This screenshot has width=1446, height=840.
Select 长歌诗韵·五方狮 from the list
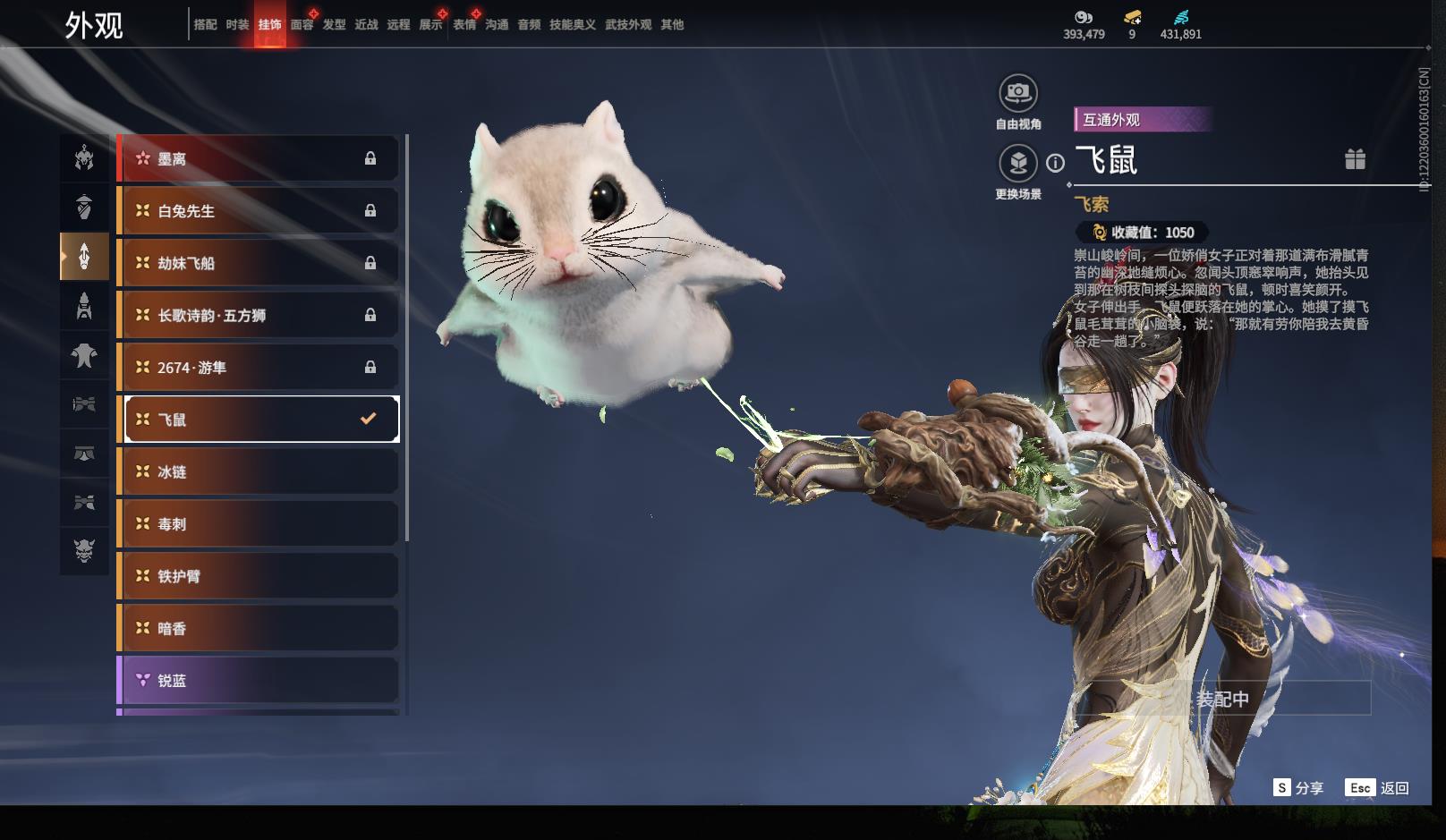(x=258, y=315)
